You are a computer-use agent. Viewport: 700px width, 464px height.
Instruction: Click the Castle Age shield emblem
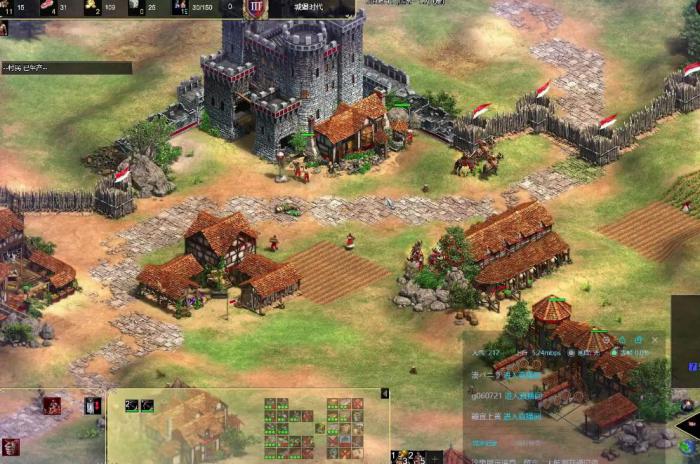[256, 8]
